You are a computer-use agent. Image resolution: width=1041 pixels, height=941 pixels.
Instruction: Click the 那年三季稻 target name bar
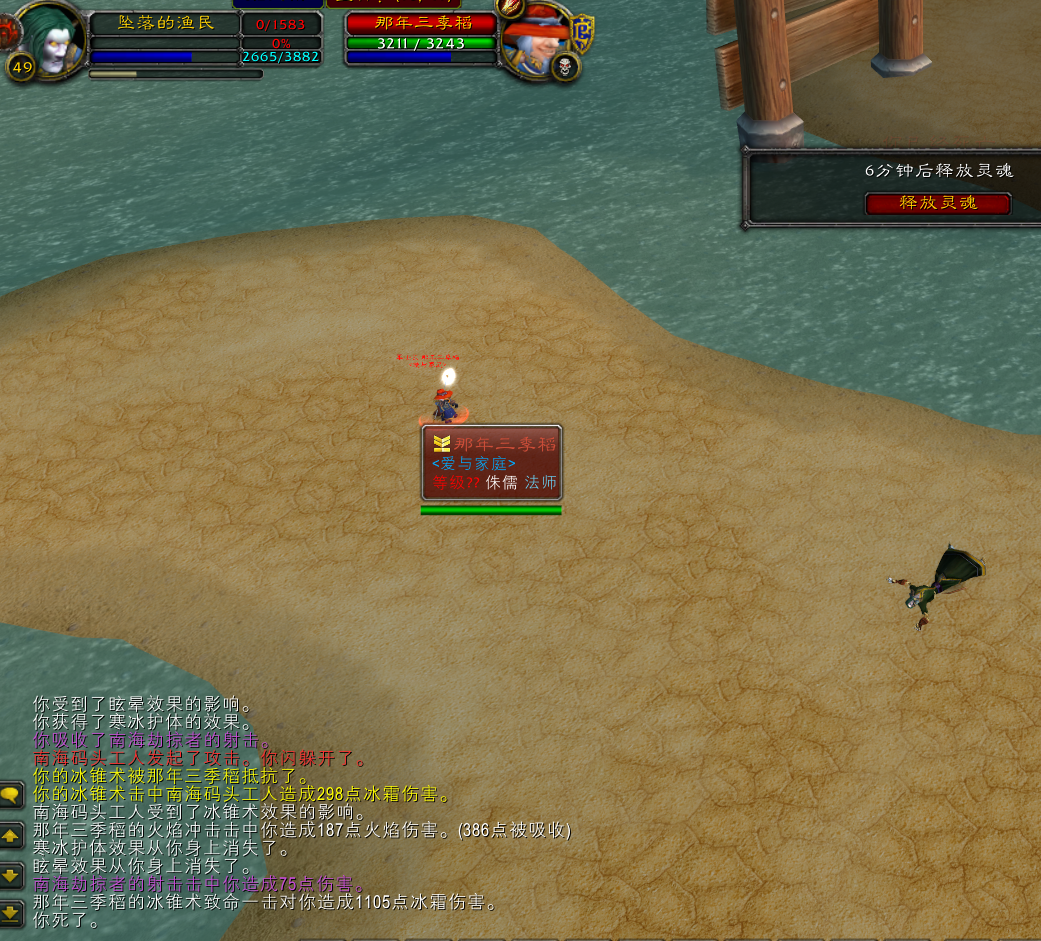421,23
